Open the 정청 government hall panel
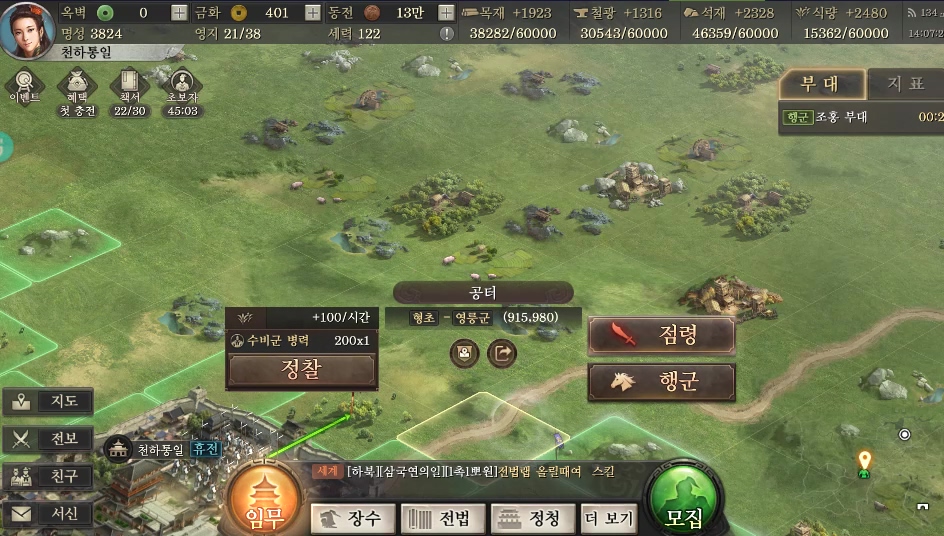944x536 pixels. [x=532, y=518]
